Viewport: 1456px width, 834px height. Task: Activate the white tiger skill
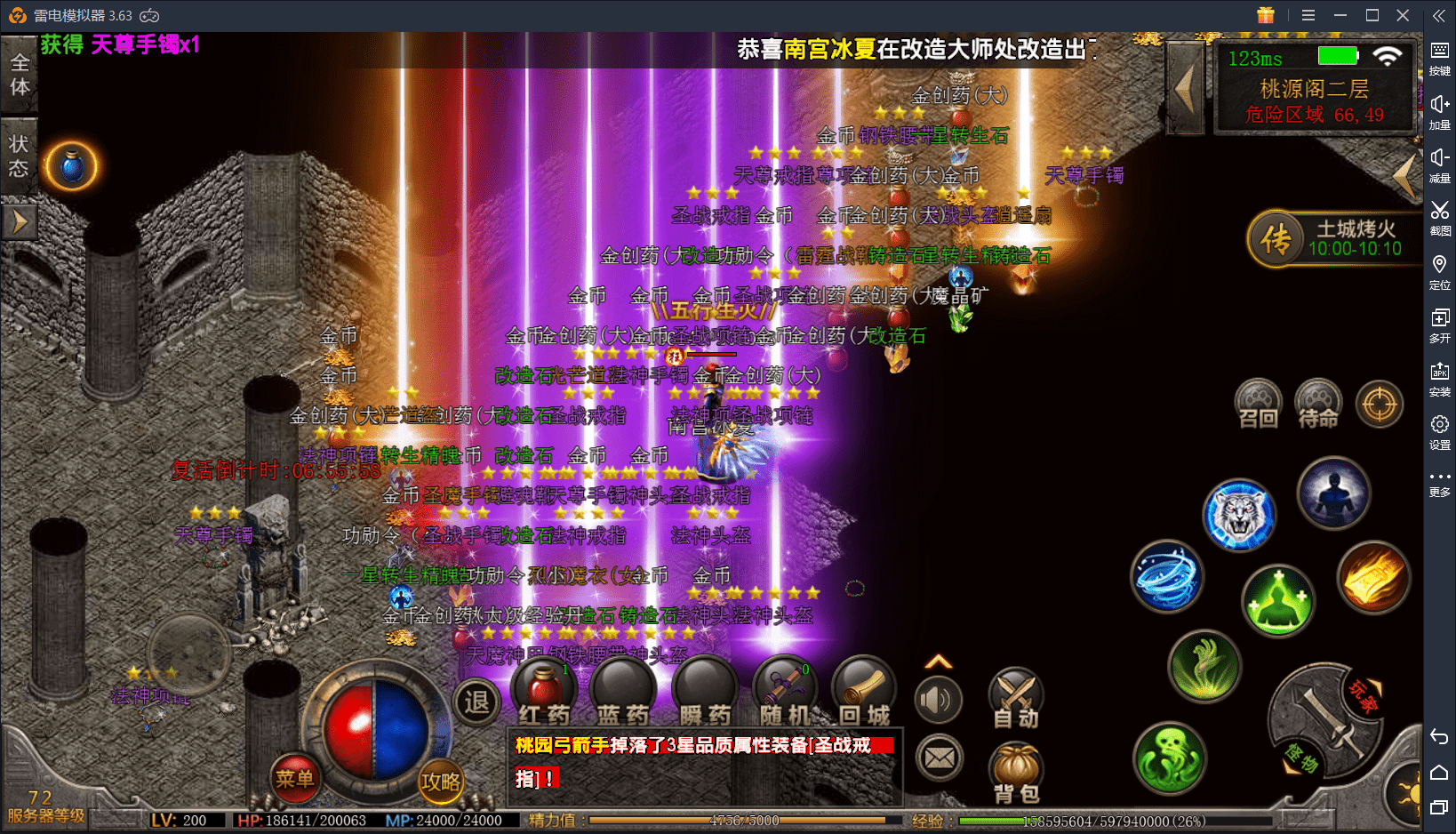pyautogui.click(x=1238, y=516)
